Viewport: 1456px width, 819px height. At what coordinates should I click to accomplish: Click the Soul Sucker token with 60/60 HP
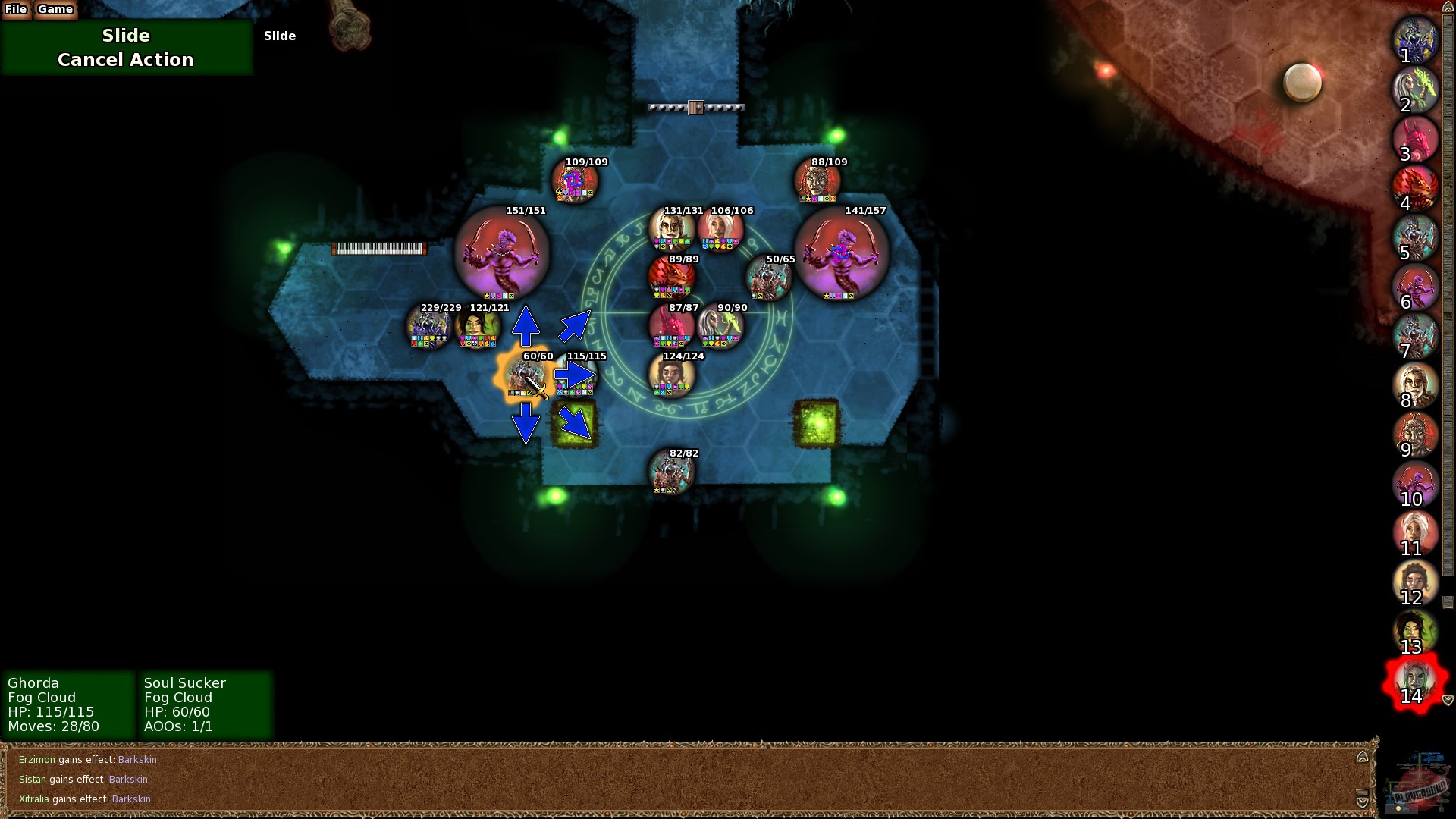pyautogui.click(x=526, y=377)
